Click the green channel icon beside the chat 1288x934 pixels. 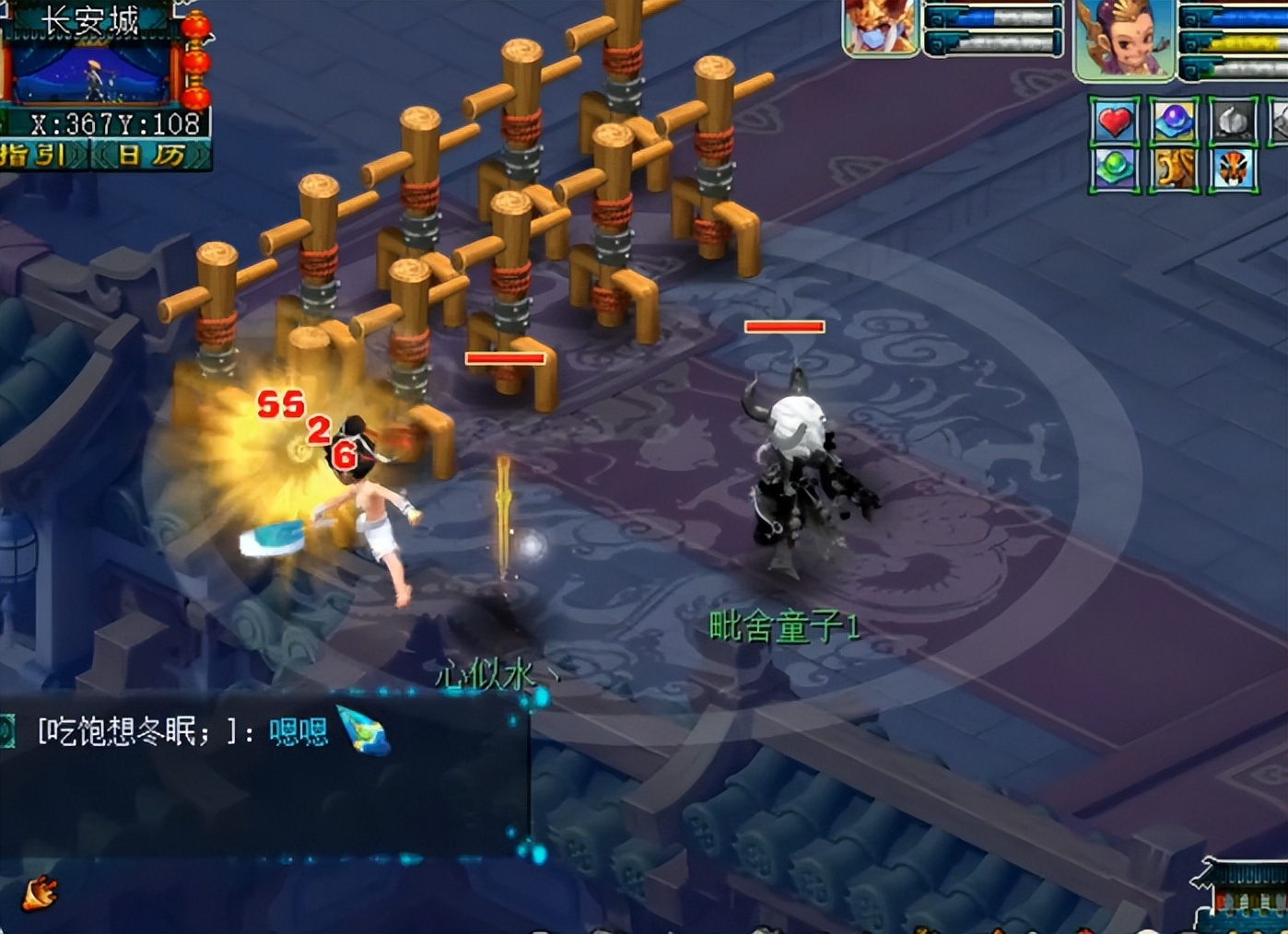(7, 731)
